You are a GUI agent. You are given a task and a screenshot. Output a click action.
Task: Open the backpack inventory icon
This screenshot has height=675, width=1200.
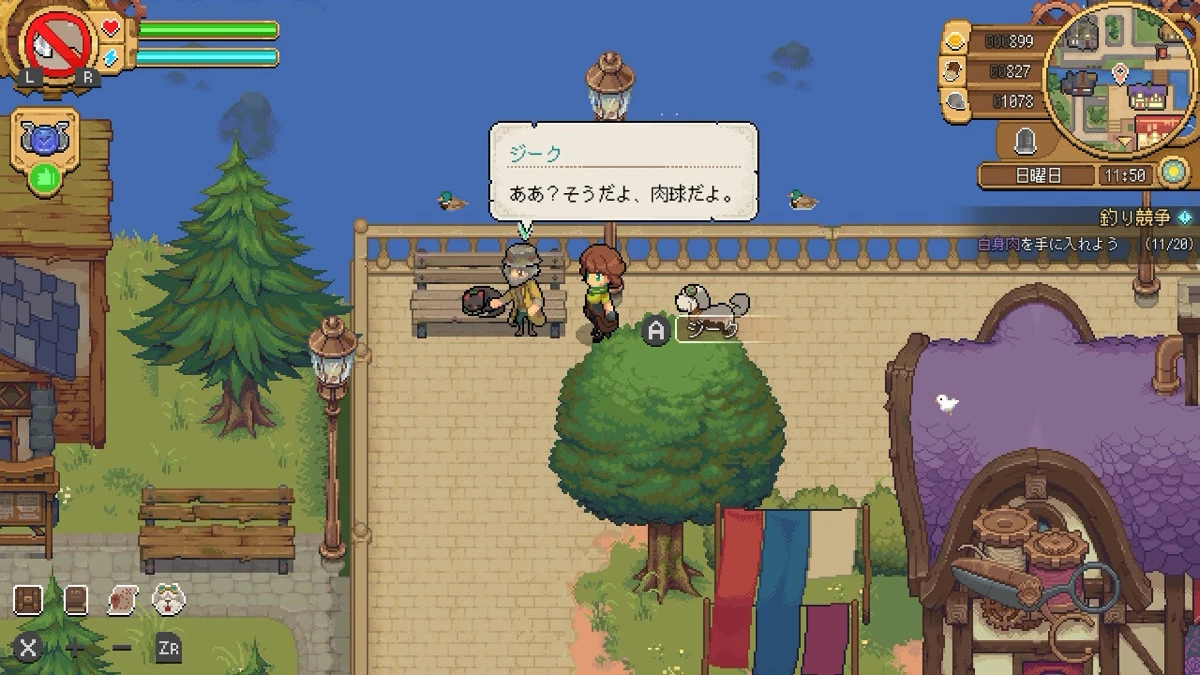point(28,600)
